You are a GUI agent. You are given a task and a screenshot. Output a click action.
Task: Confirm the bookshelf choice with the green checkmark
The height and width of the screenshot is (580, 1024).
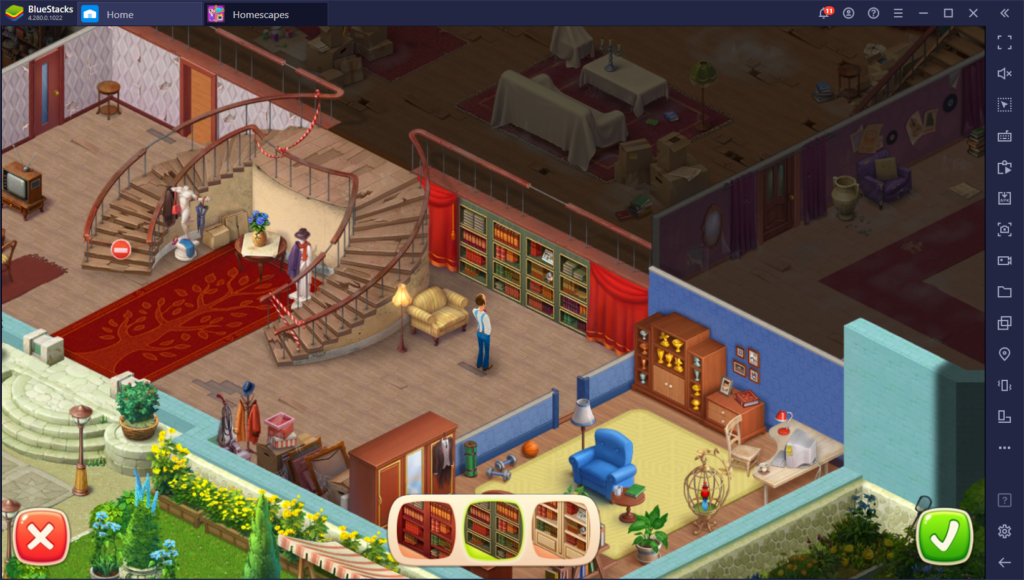pyautogui.click(x=944, y=537)
